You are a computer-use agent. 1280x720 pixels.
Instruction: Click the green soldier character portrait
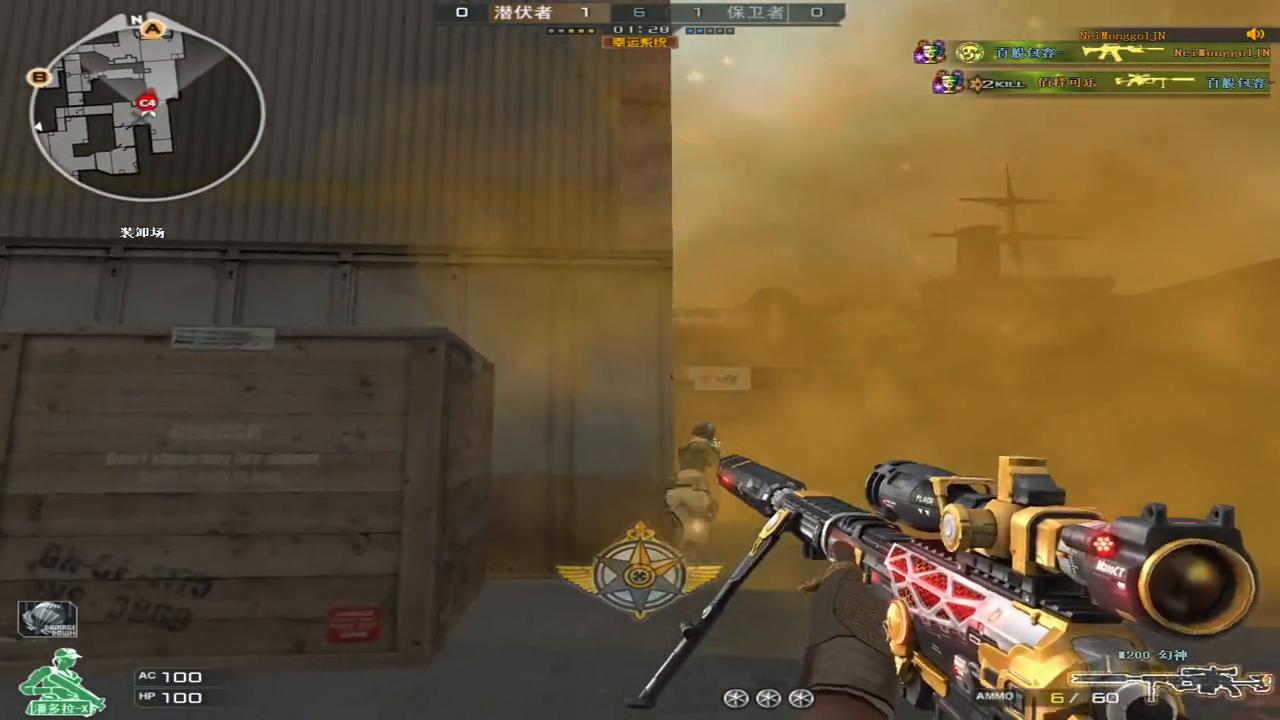click(x=62, y=682)
